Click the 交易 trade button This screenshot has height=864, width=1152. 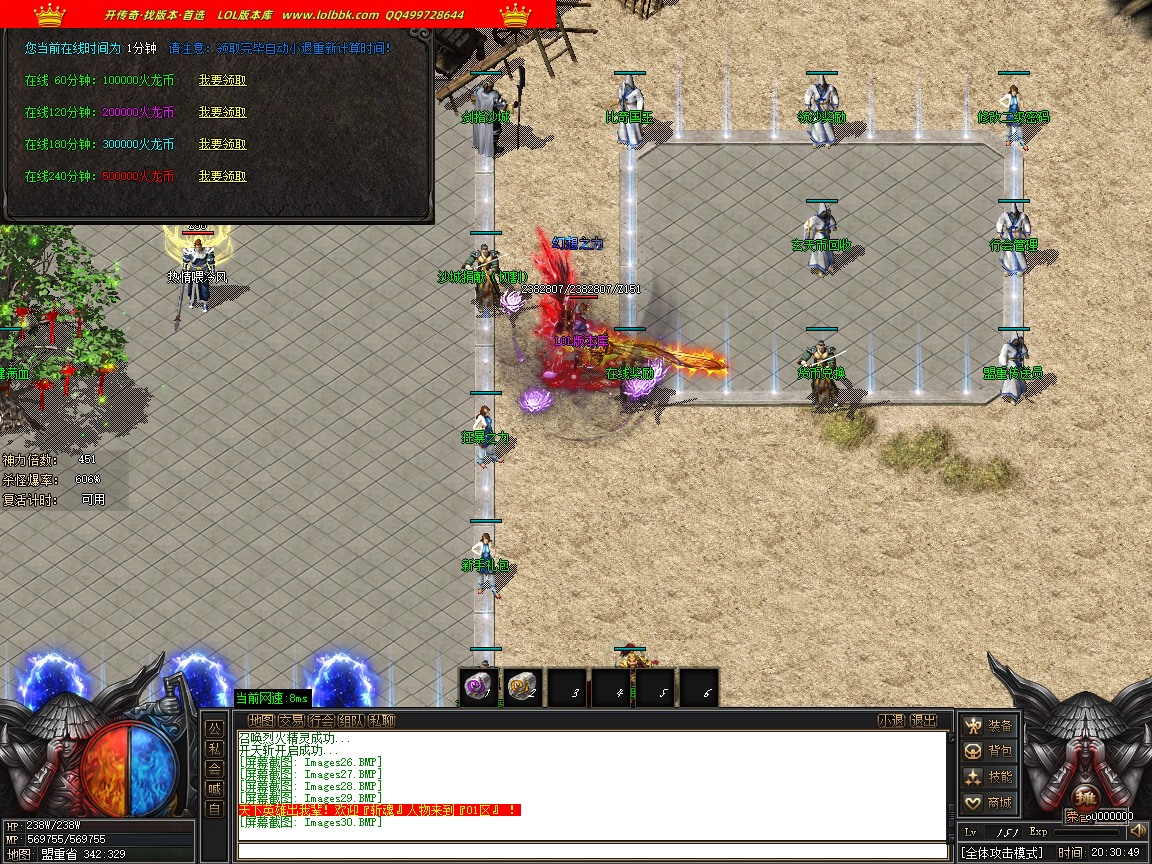(291, 720)
